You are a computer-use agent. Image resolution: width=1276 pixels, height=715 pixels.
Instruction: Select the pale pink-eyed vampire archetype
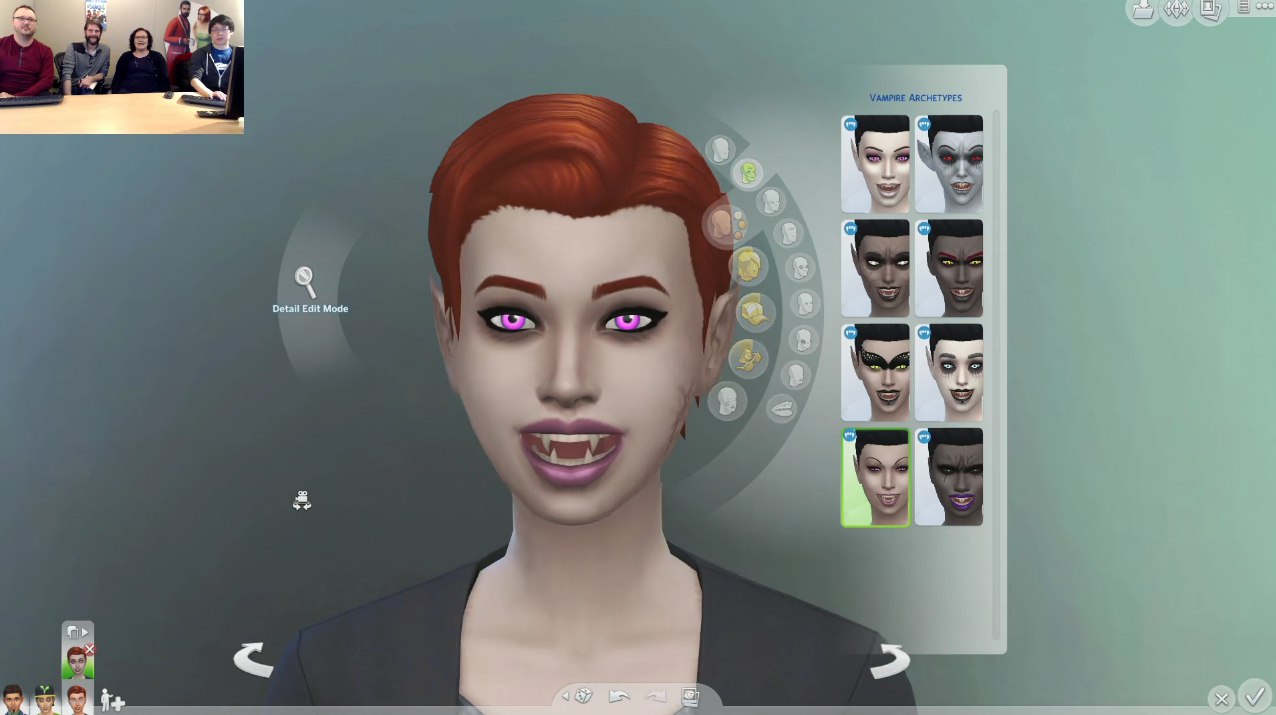pyautogui.click(x=876, y=163)
